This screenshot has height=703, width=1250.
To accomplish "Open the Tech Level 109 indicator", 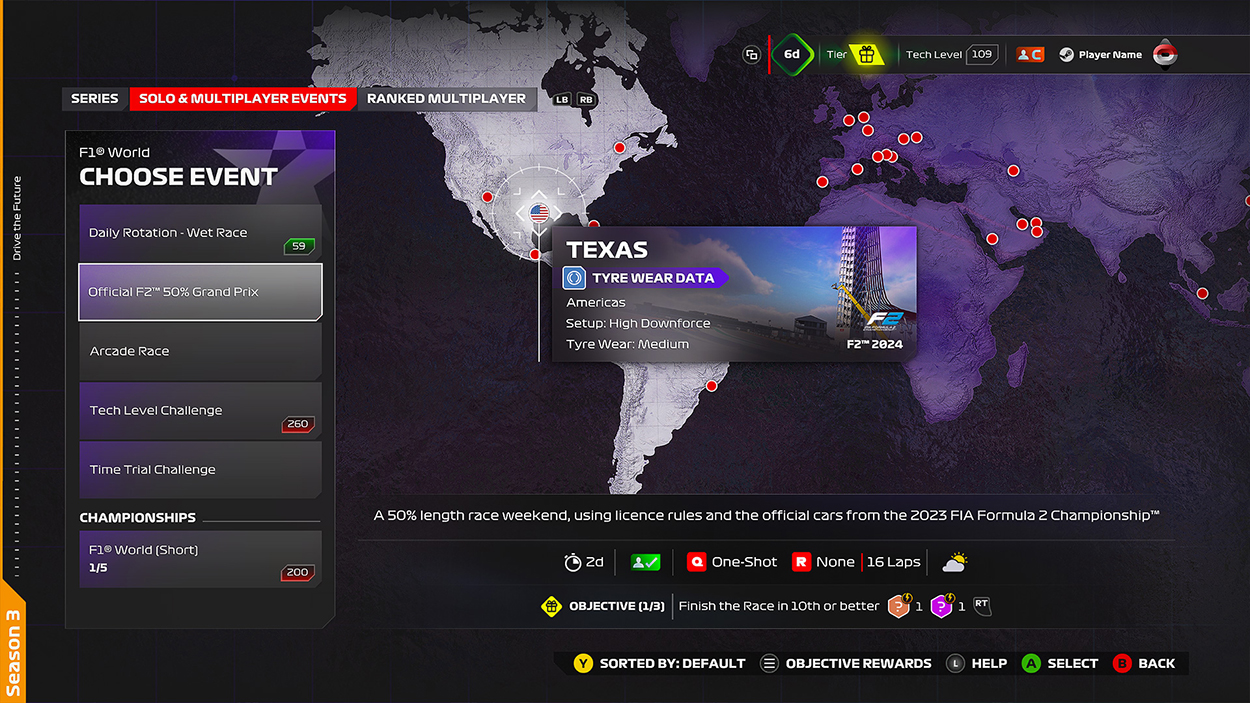I will point(951,55).
